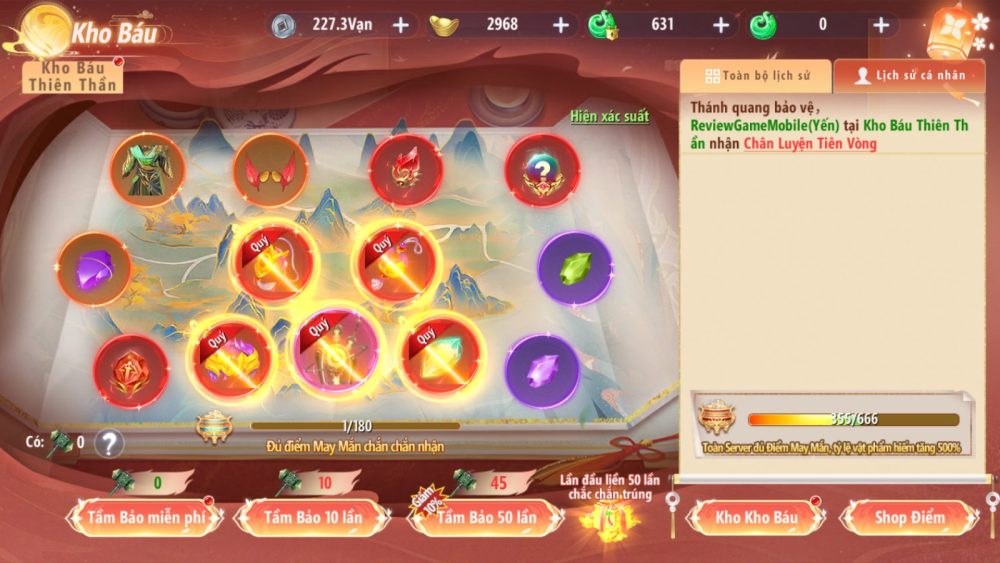The image size is (1000, 563).
Task: Add more silver coins with plus button
Action: tap(400, 25)
